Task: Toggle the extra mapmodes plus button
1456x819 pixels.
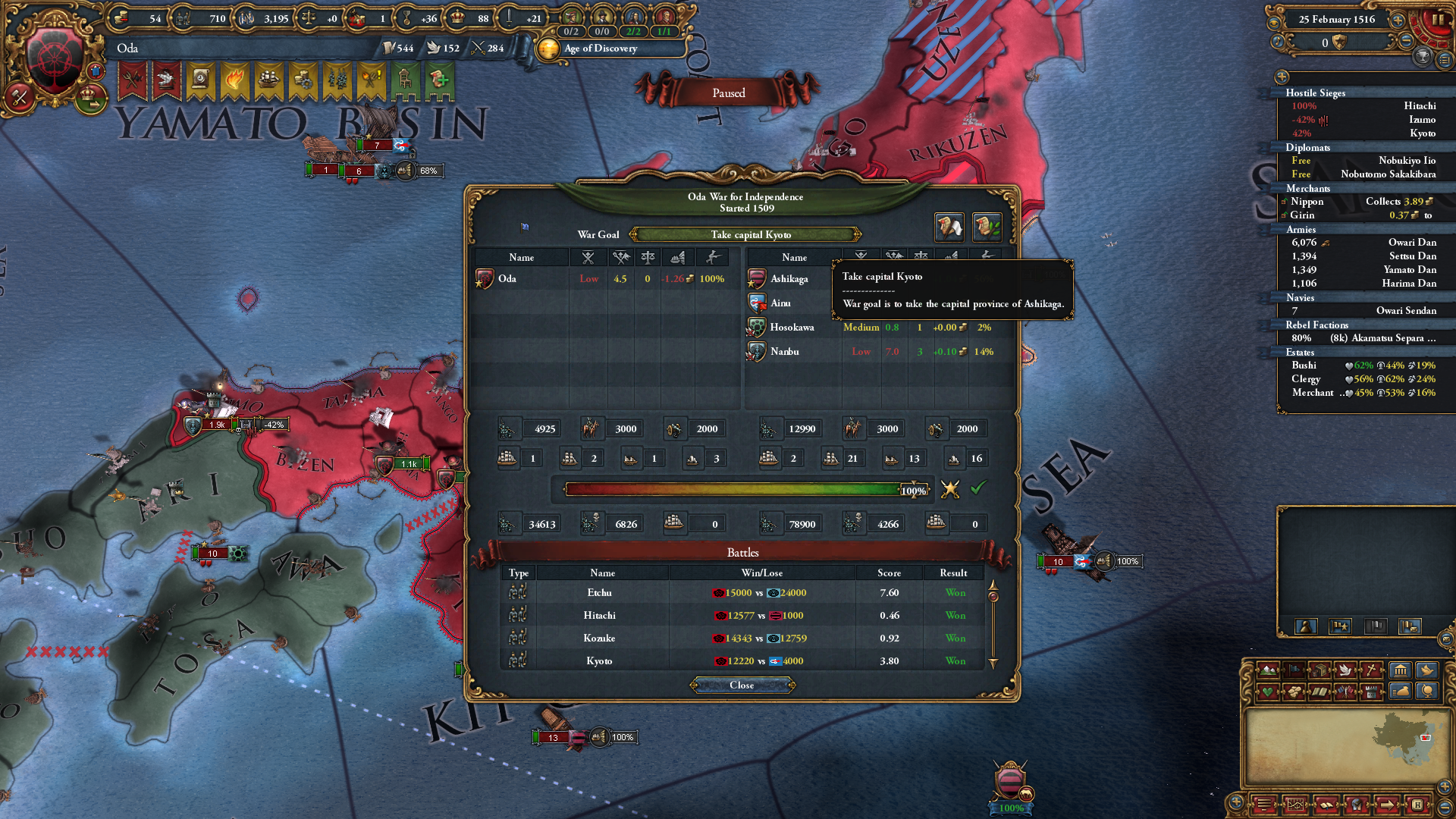Action: (x=1236, y=802)
